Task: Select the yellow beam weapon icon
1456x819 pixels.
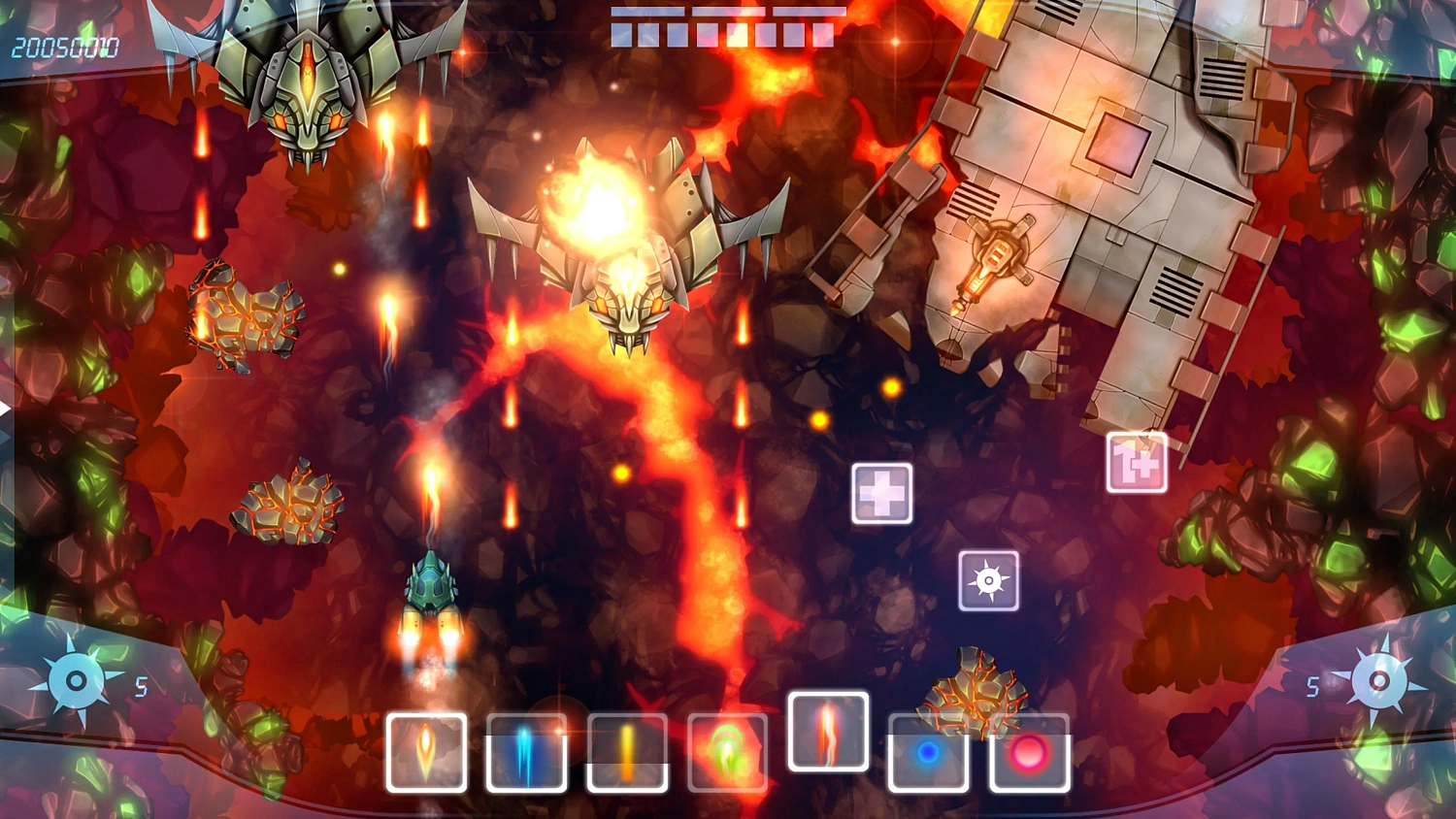Action: (x=629, y=753)
